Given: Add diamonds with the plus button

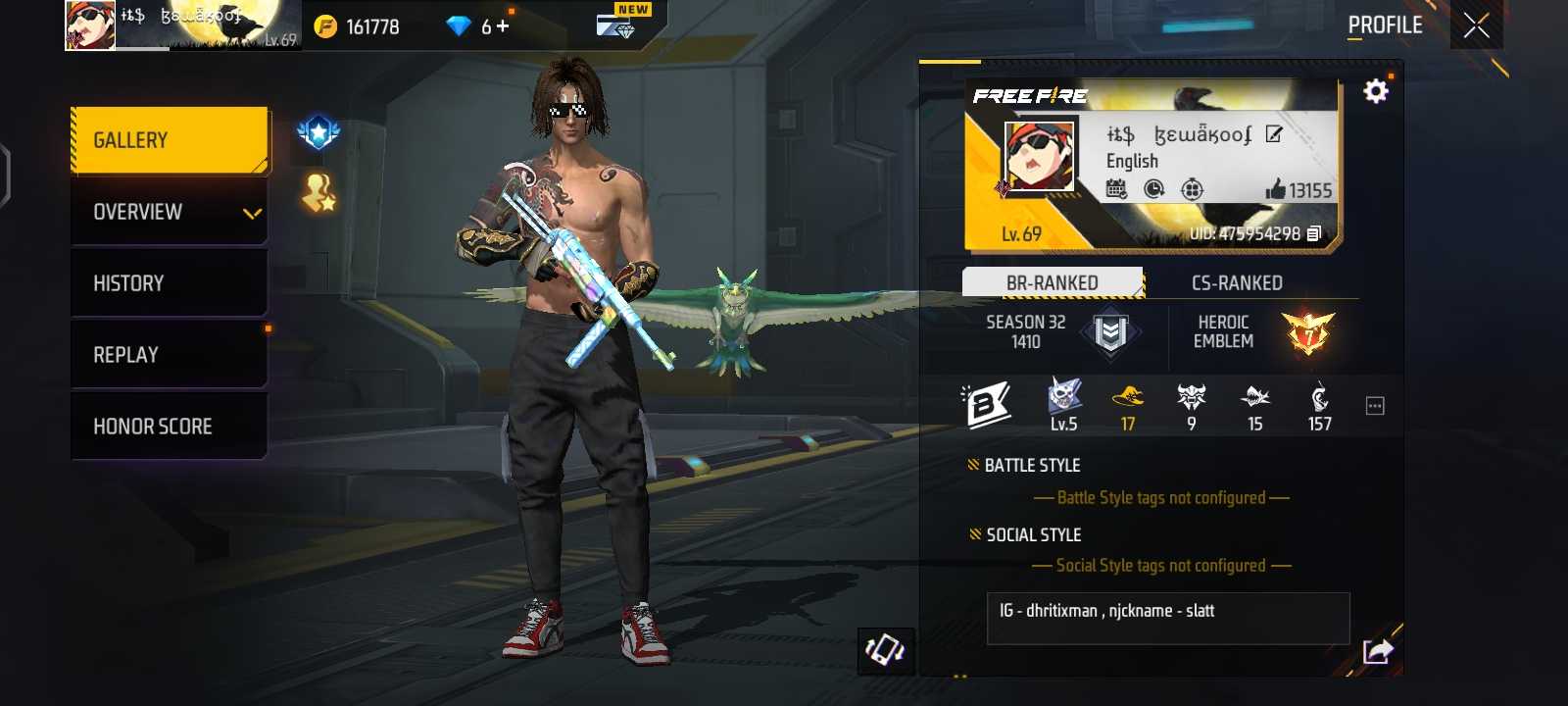Looking at the screenshot, I should (503, 26).
